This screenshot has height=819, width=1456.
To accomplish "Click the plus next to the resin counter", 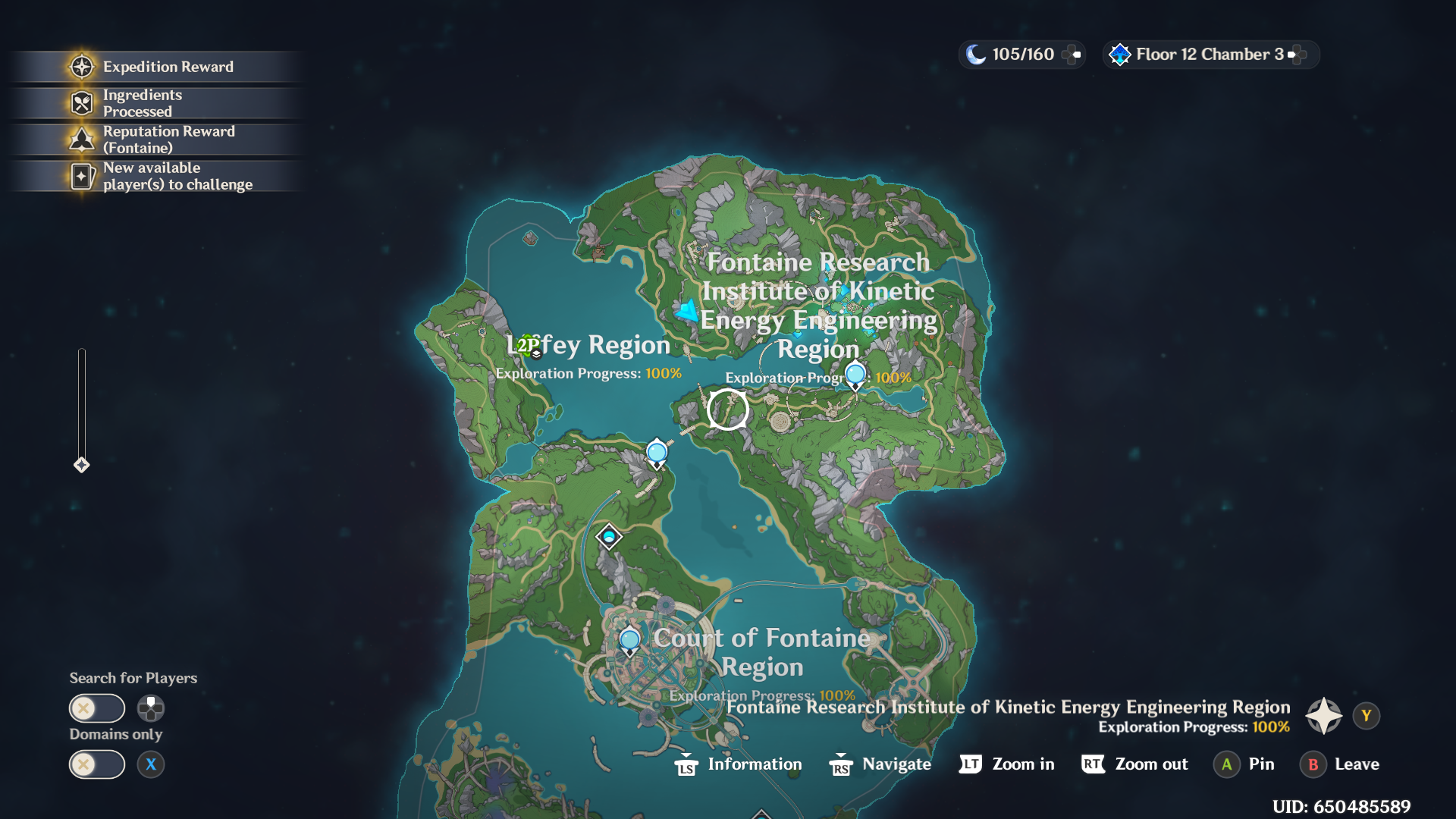I will [1072, 54].
